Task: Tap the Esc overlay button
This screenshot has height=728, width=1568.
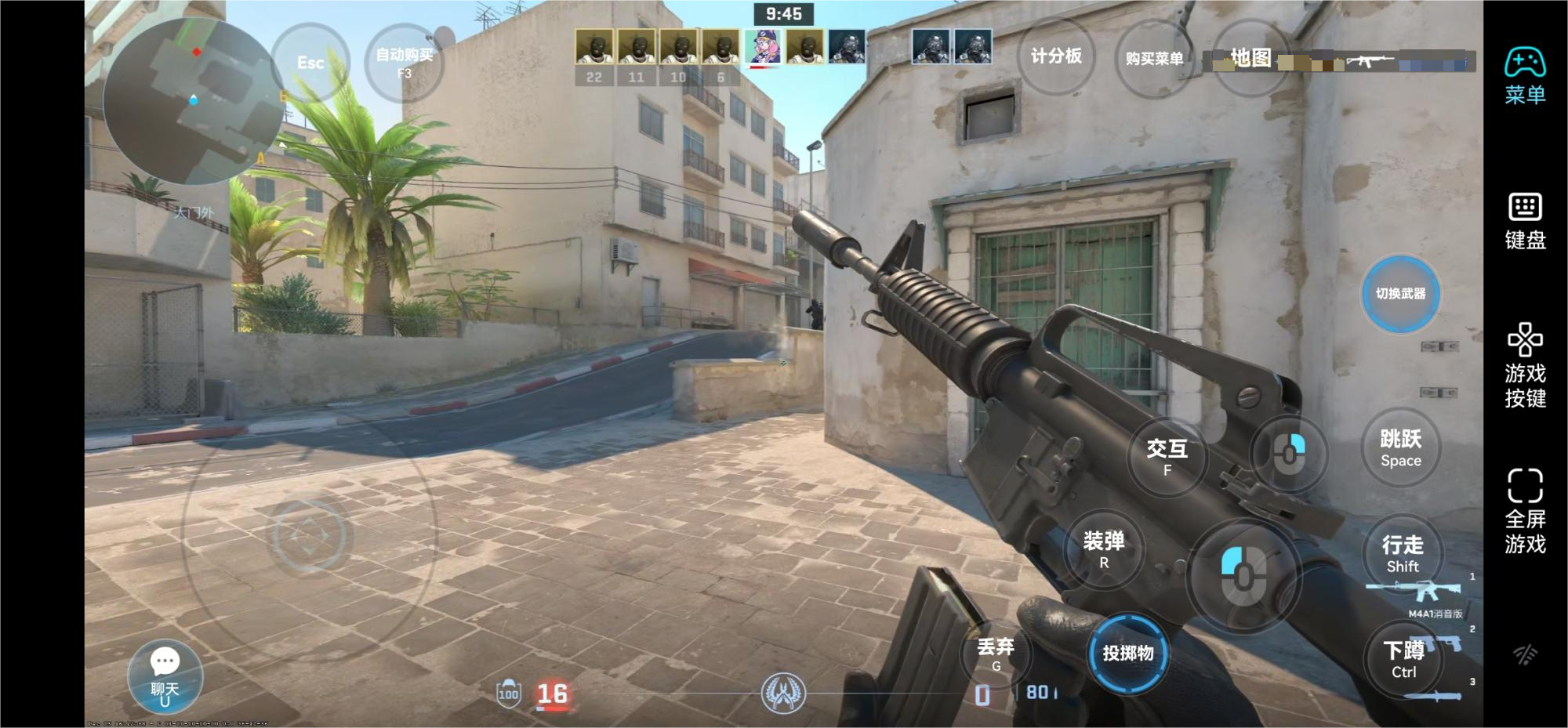Action: point(310,63)
